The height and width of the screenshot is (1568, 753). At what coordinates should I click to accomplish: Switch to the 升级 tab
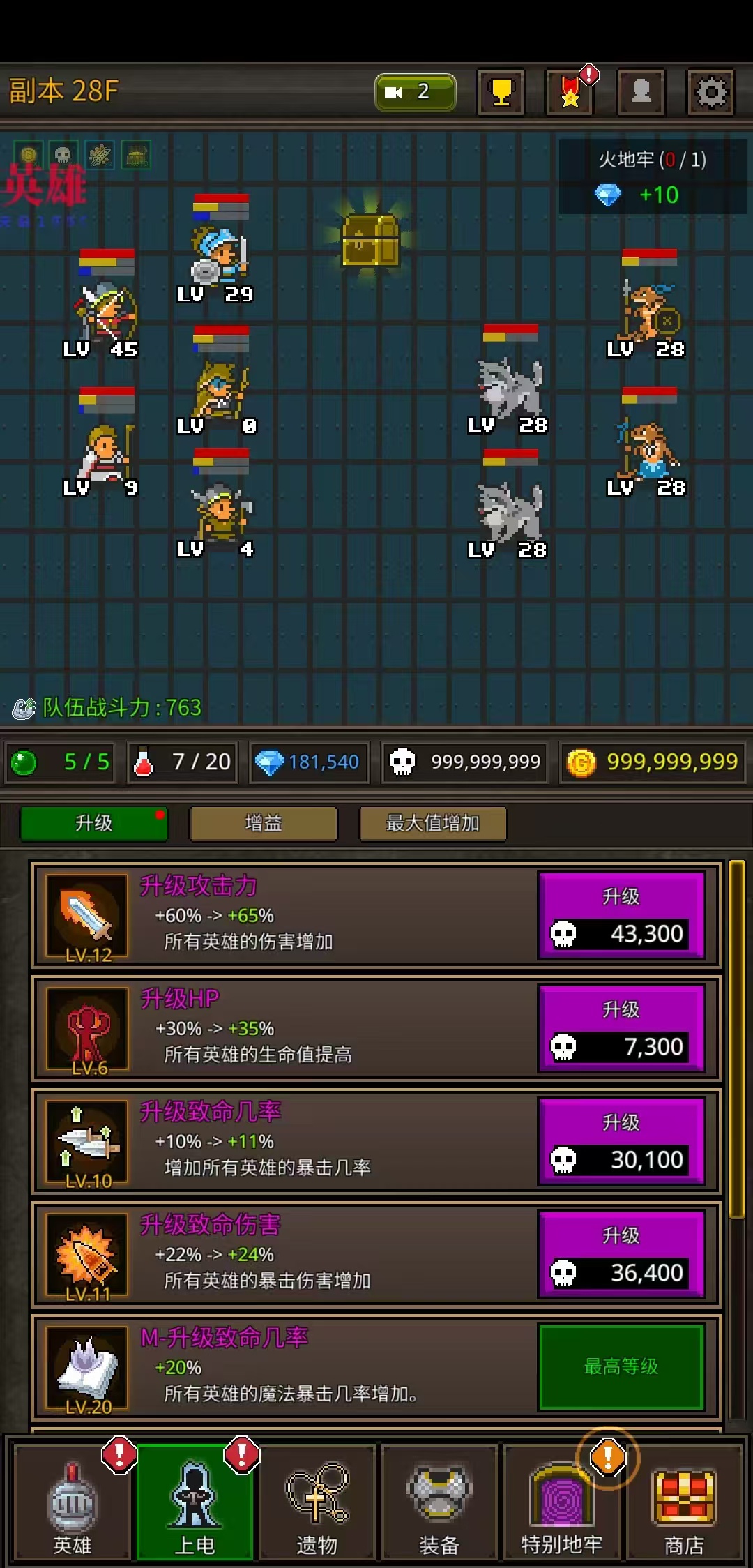click(94, 823)
